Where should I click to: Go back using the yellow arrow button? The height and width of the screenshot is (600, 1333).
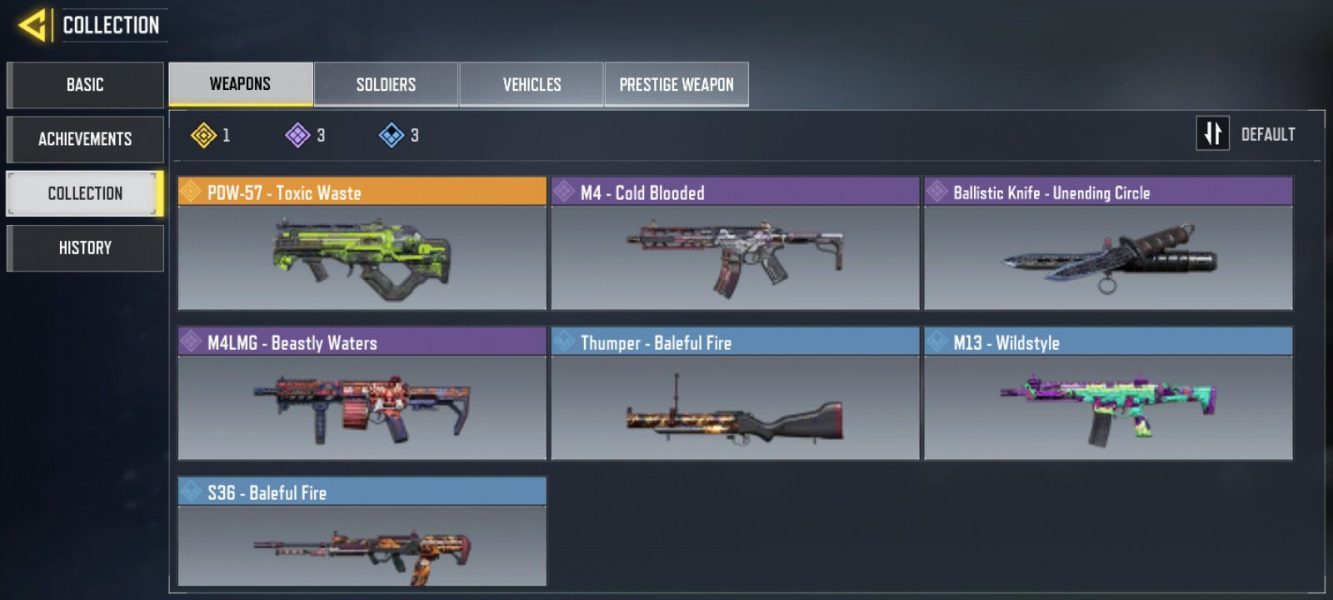[32, 25]
